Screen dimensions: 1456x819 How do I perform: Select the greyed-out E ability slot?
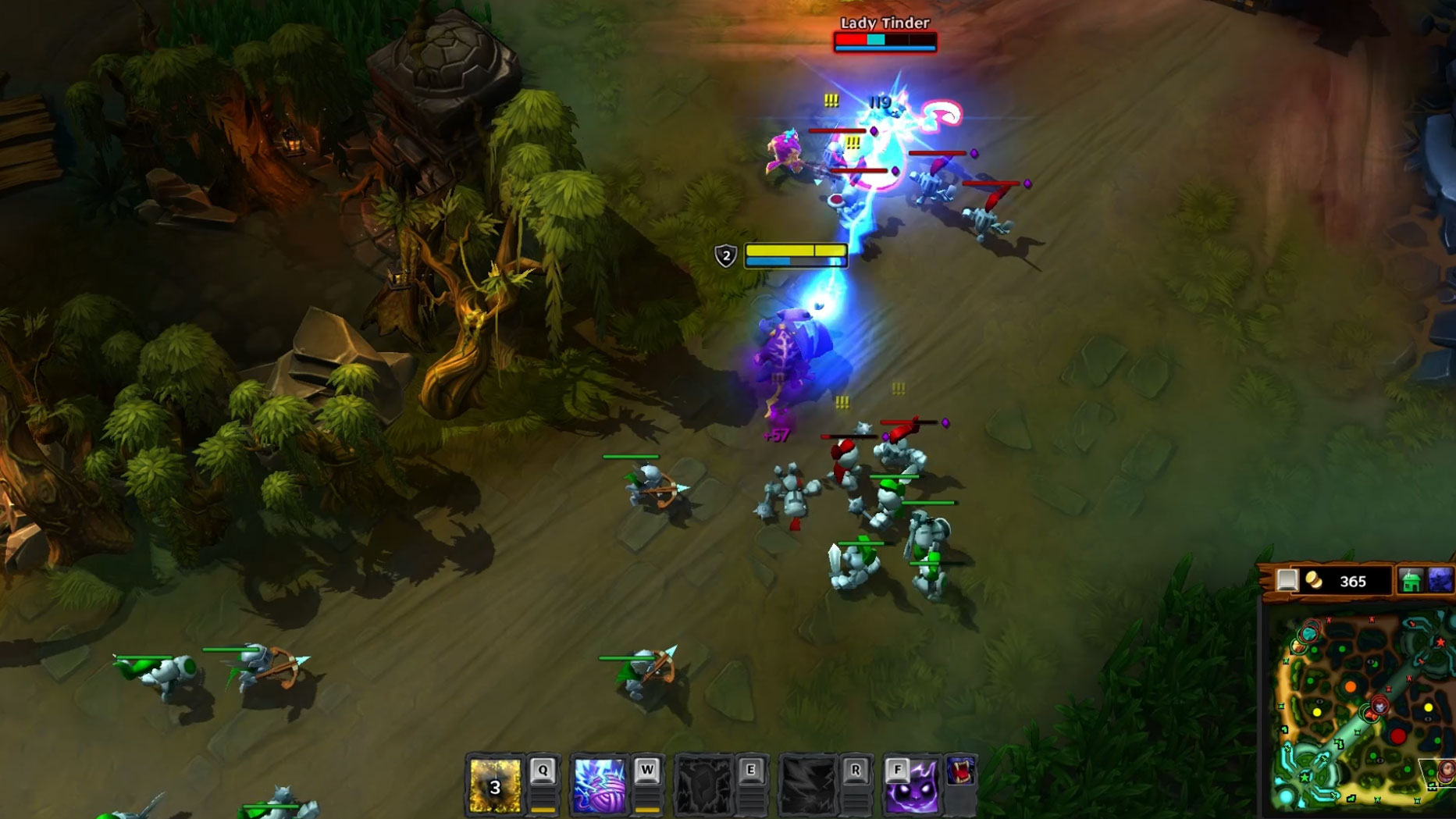pos(703,785)
